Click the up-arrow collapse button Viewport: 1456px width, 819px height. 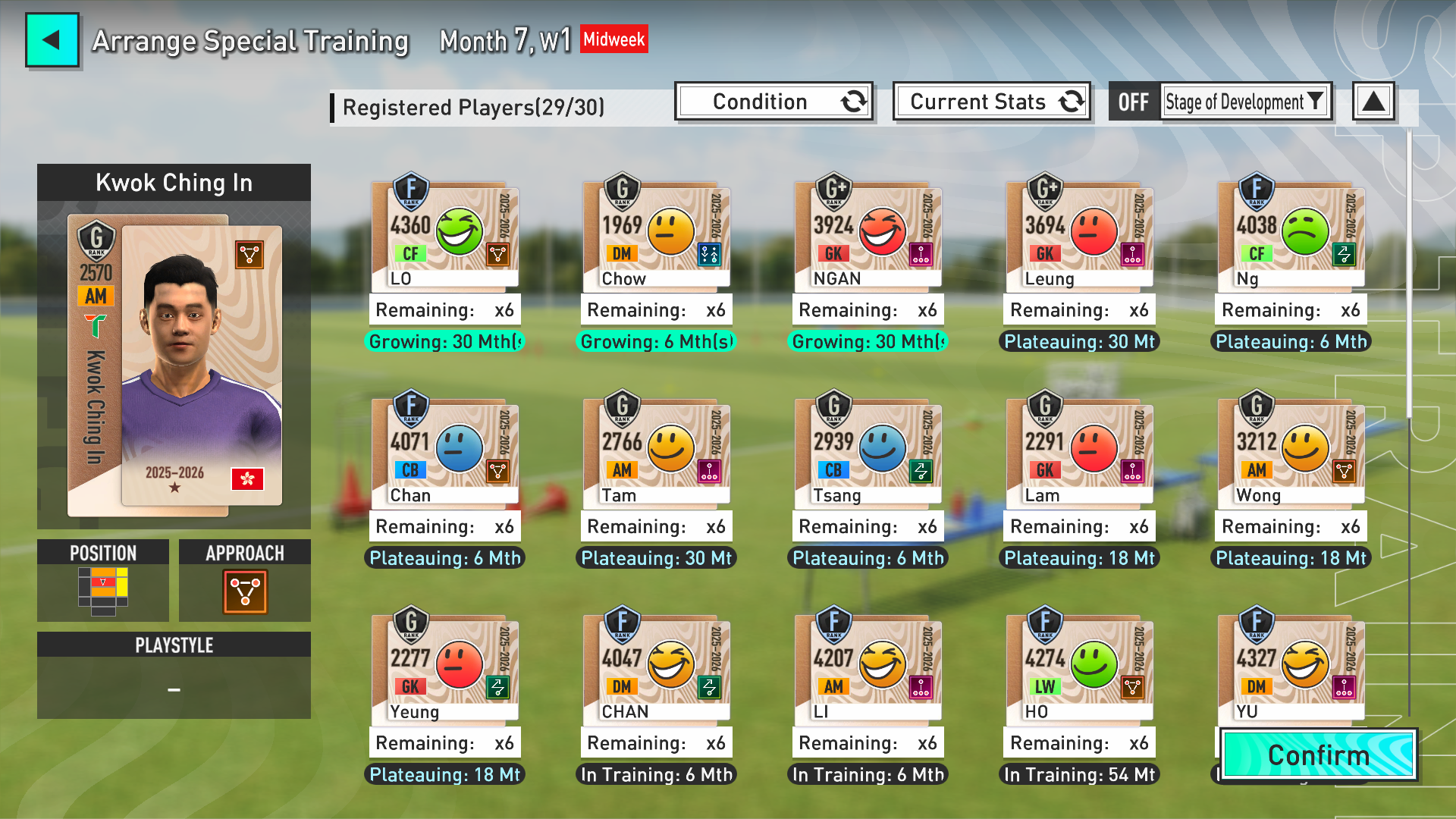[1373, 102]
